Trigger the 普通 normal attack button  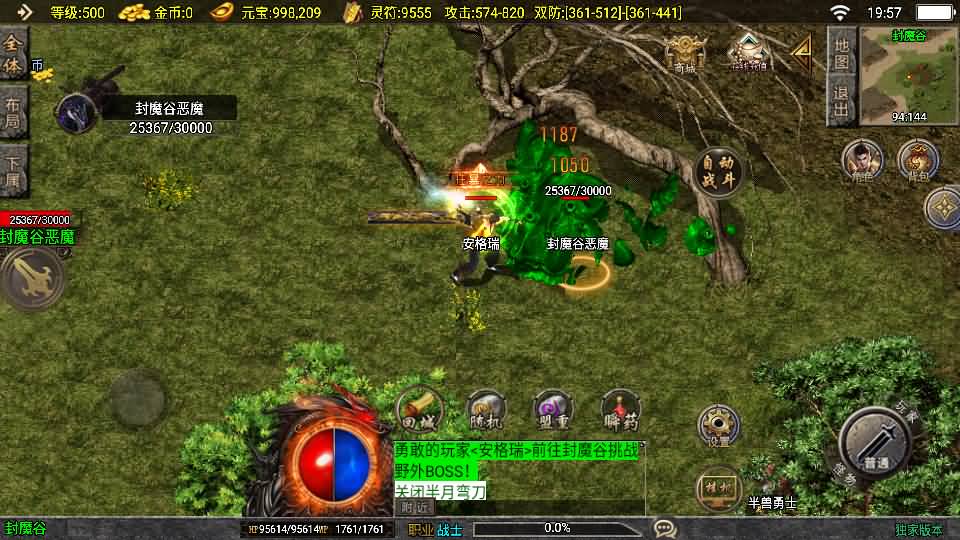click(x=875, y=442)
